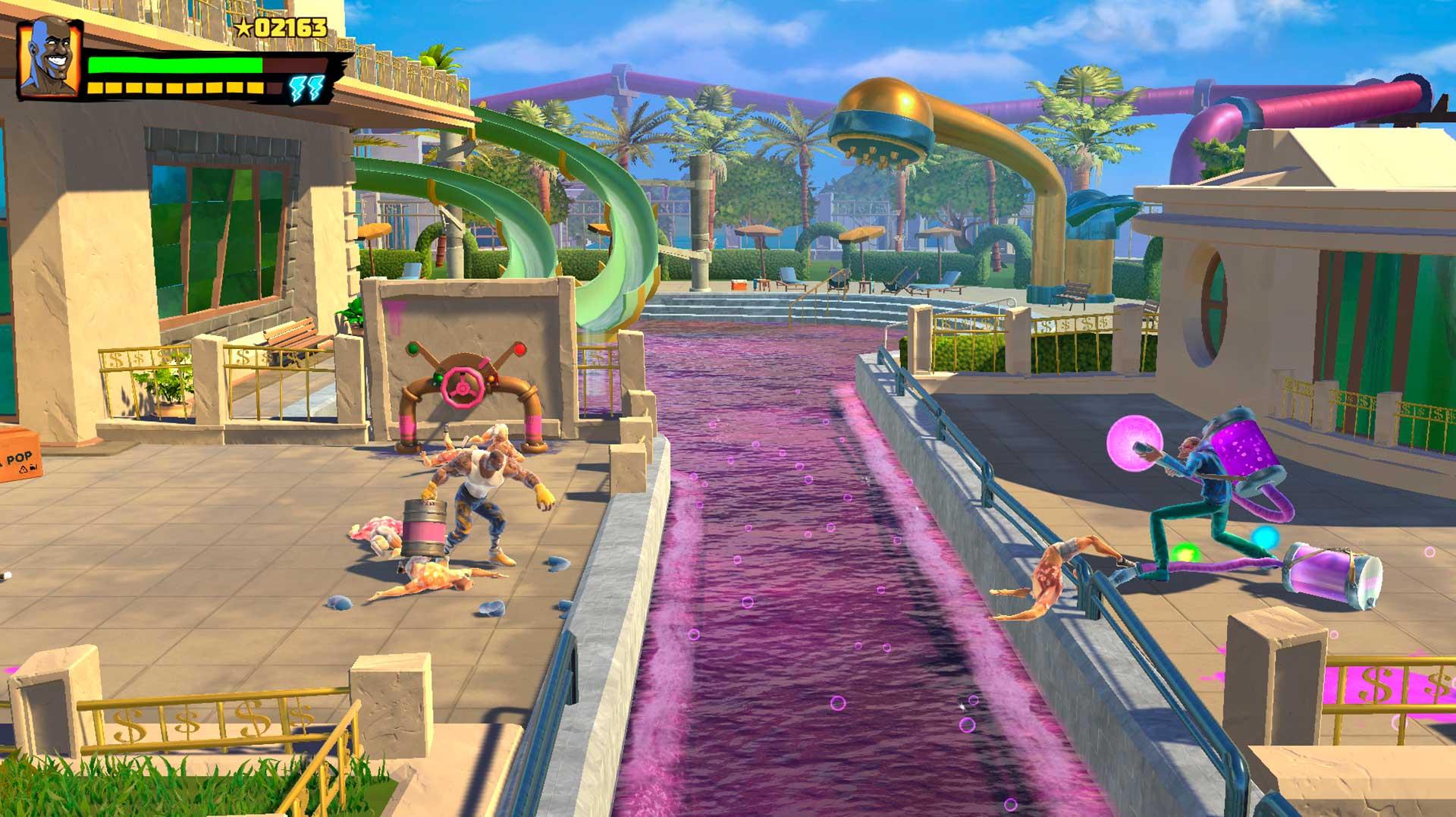Select the blue lightning bolt special icon
This screenshot has width=1456, height=817.
point(306,88)
